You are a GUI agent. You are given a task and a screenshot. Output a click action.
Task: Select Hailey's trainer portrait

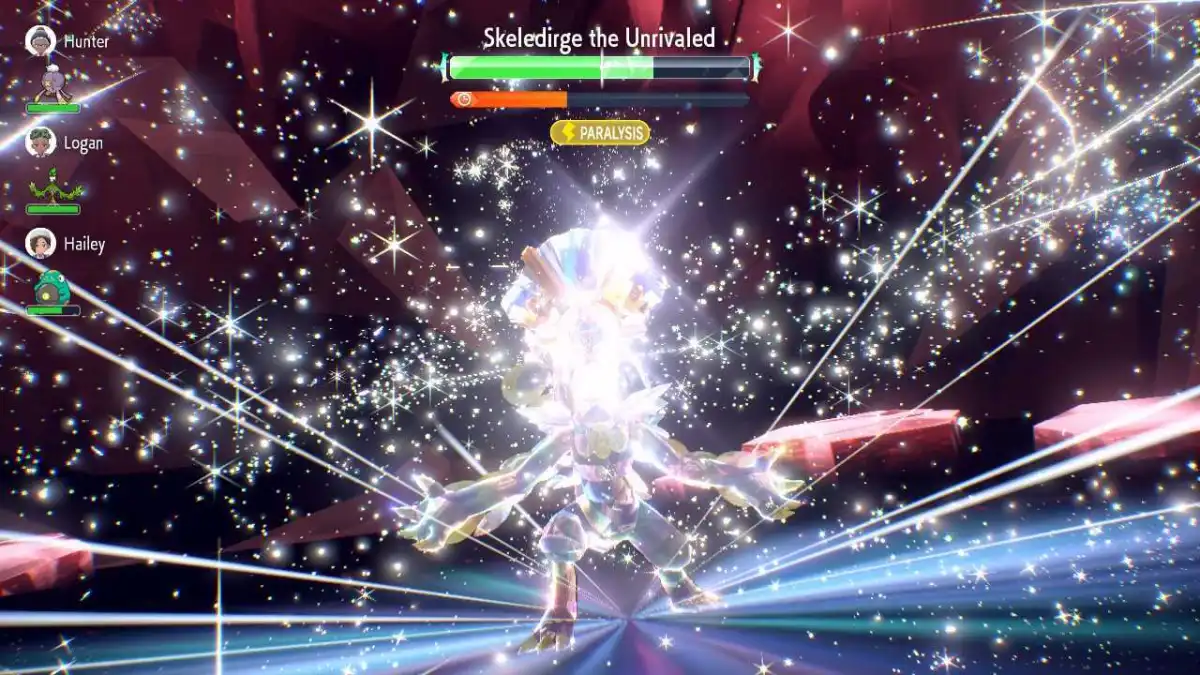point(41,243)
